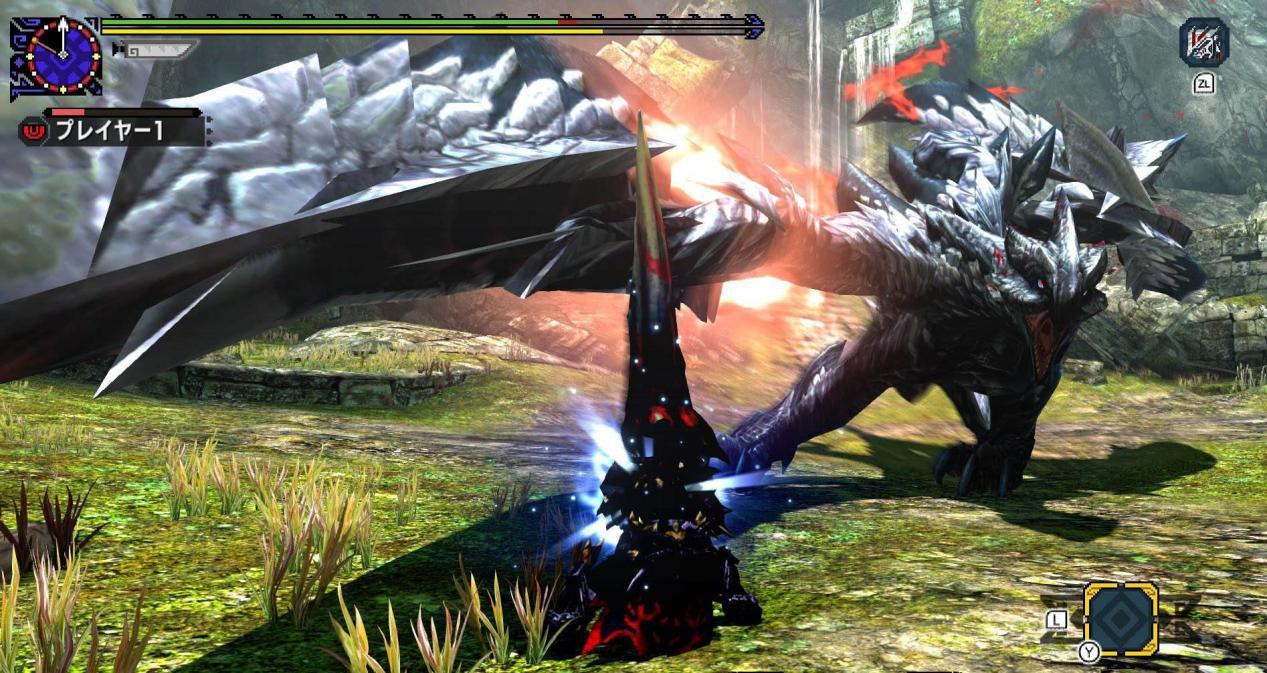Screen dimensions: 1267x673
Task: Select the empty item pouch slot
Action: coord(1120,618)
